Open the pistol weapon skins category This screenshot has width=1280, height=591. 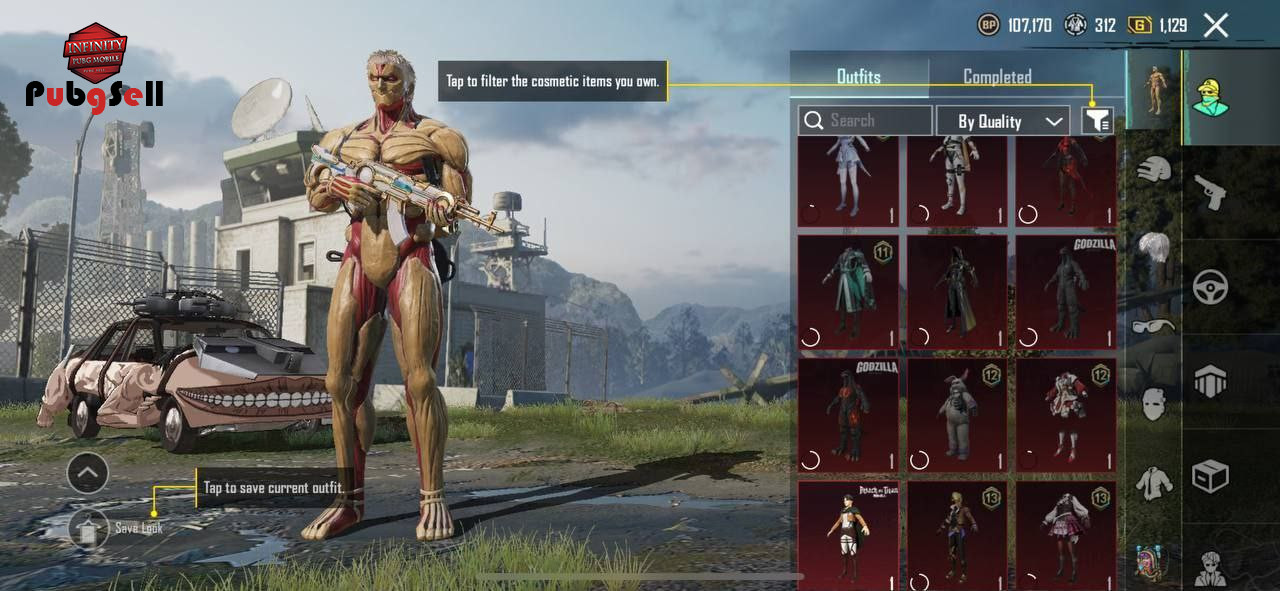[x=1210, y=190]
